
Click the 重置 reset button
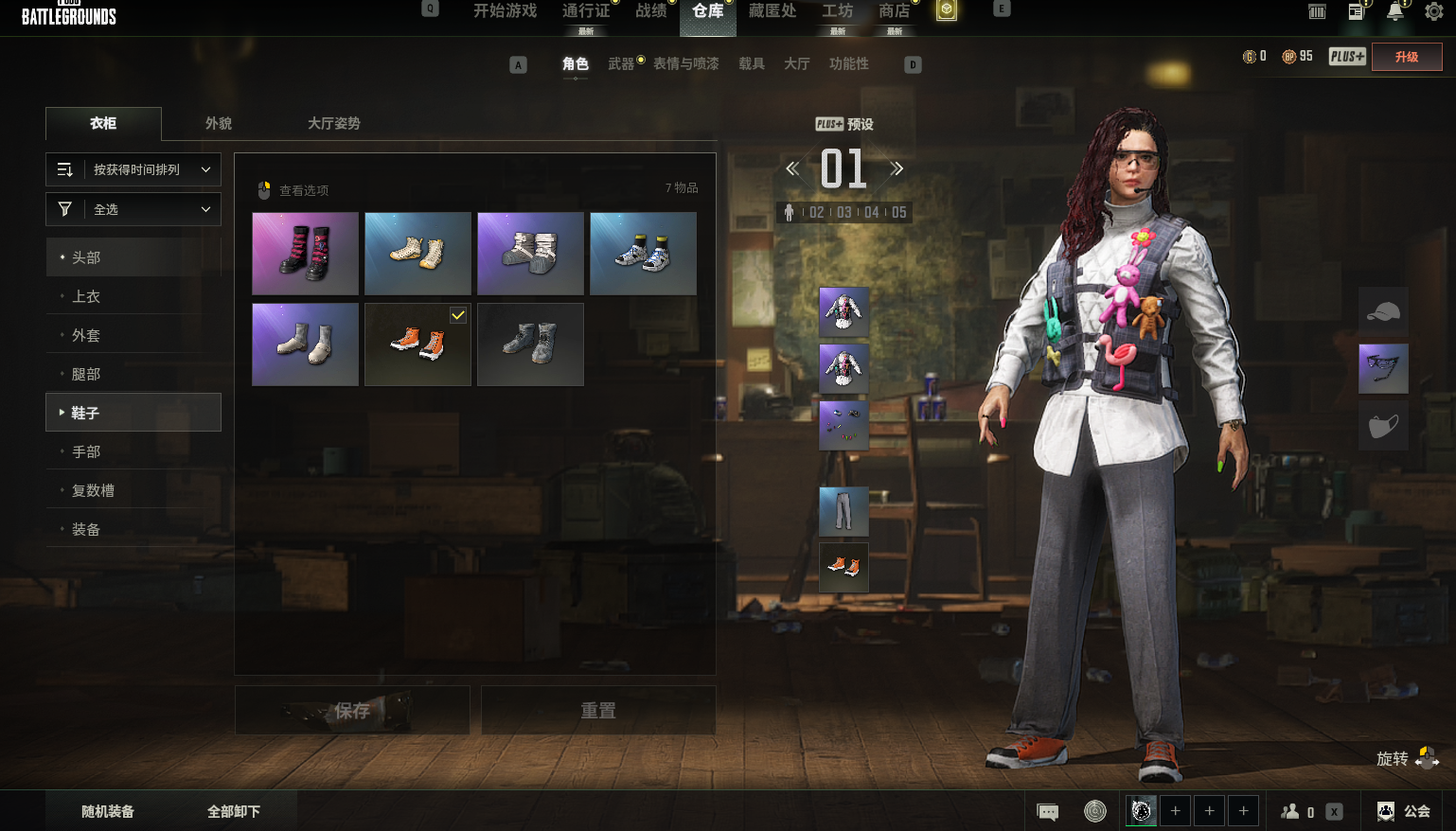(x=598, y=710)
